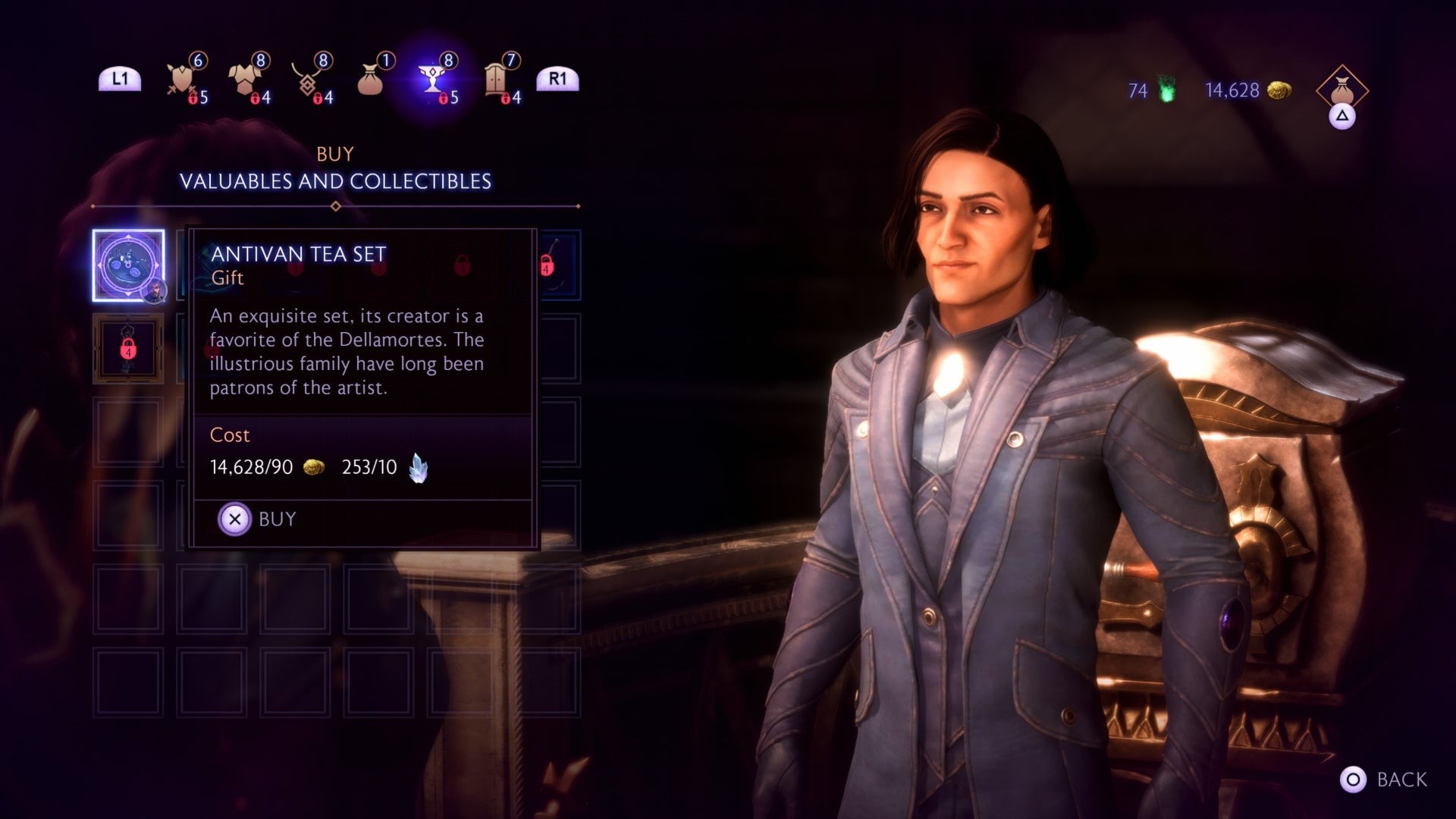Screen dimensions: 1456x819
Task: Select the Antivan Tea Set item thumbnail
Action: tap(127, 265)
